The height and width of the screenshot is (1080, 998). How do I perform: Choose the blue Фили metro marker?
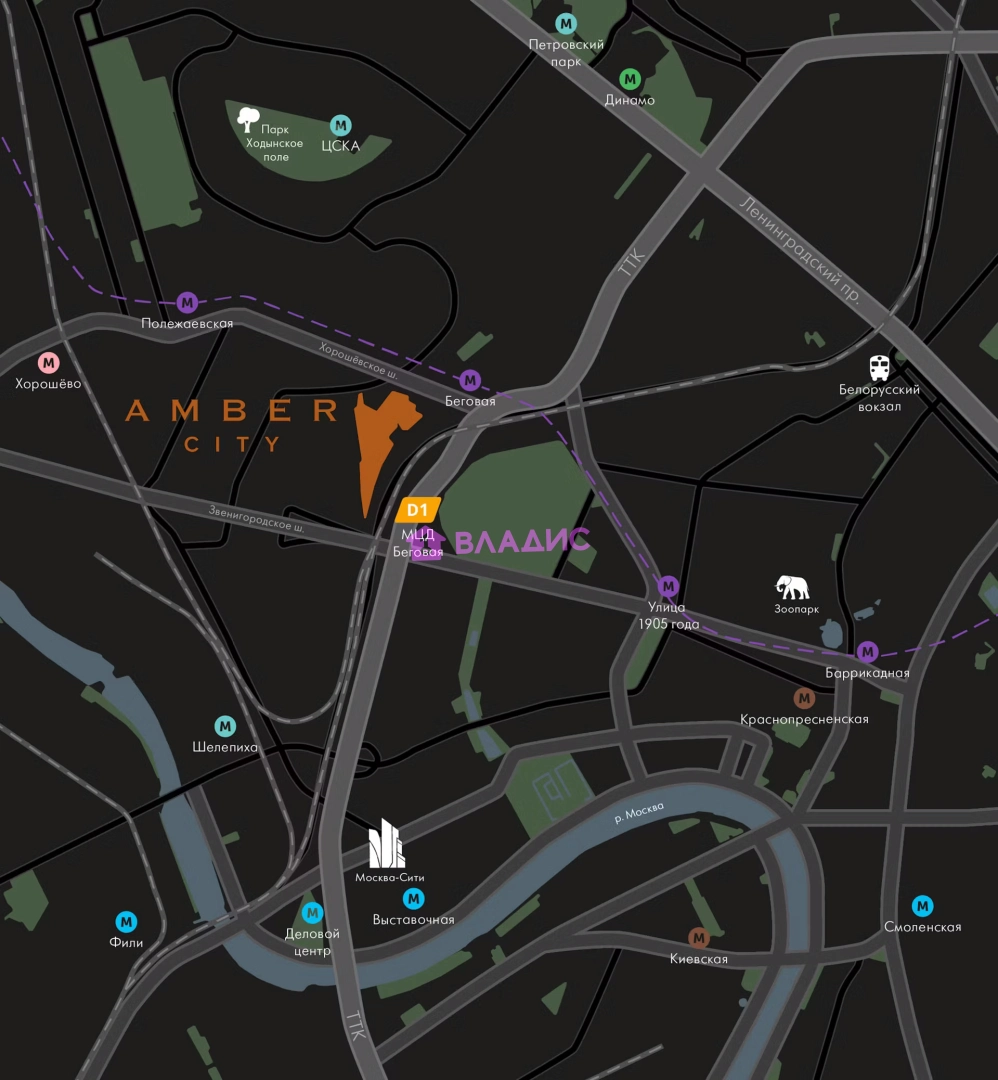coord(126,921)
